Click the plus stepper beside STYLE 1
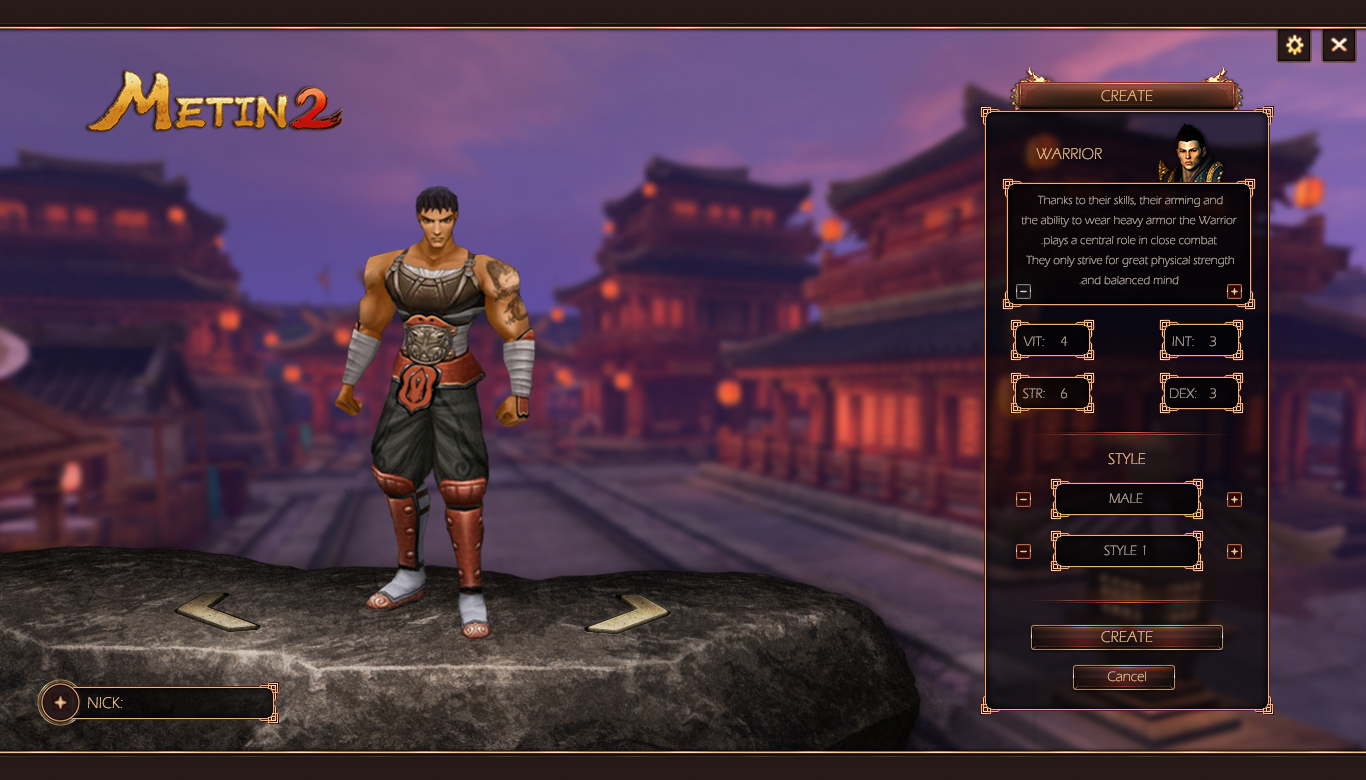This screenshot has width=1366, height=780. (1234, 551)
